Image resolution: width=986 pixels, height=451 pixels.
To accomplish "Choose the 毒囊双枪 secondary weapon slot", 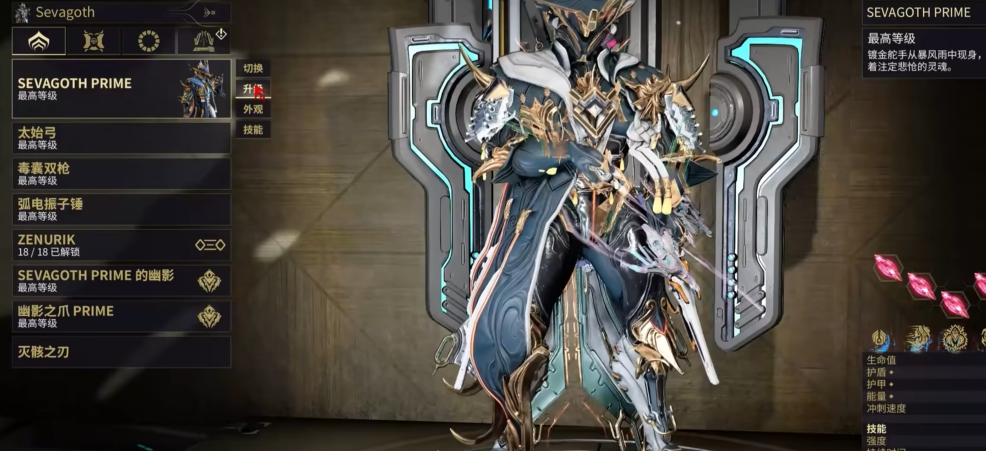I will click(121, 173).
